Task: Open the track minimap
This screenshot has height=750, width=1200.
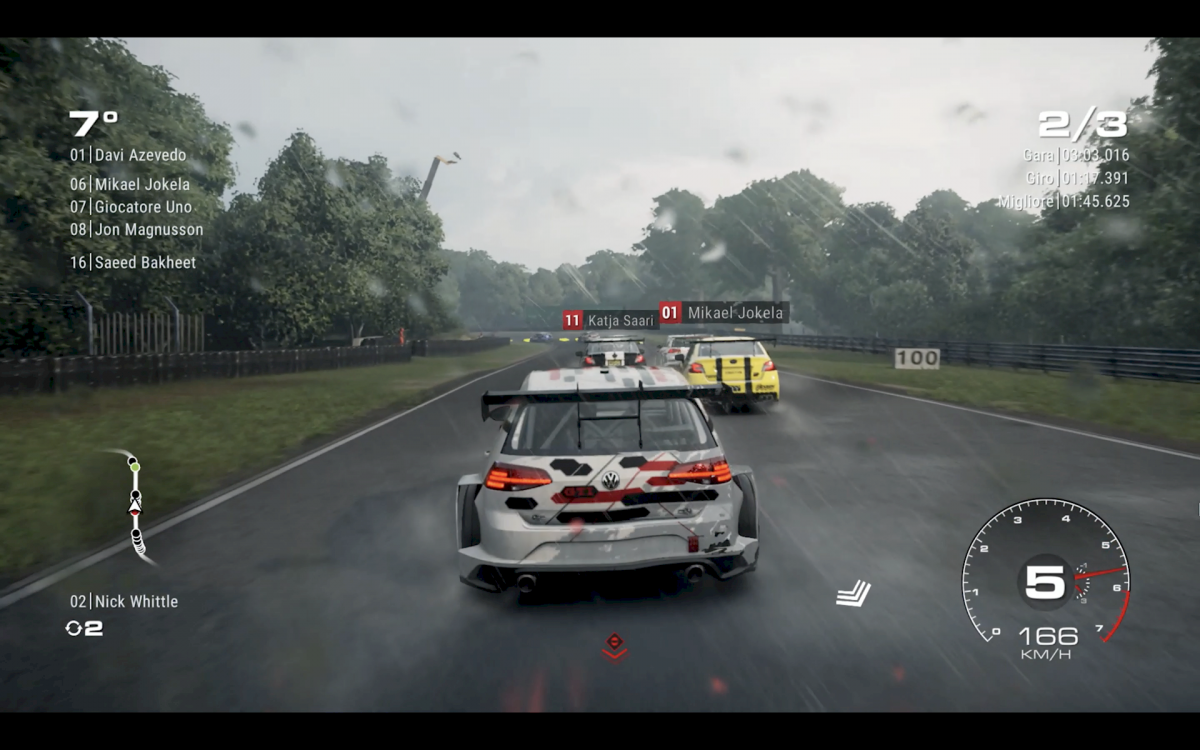Action: pos(135,506)
